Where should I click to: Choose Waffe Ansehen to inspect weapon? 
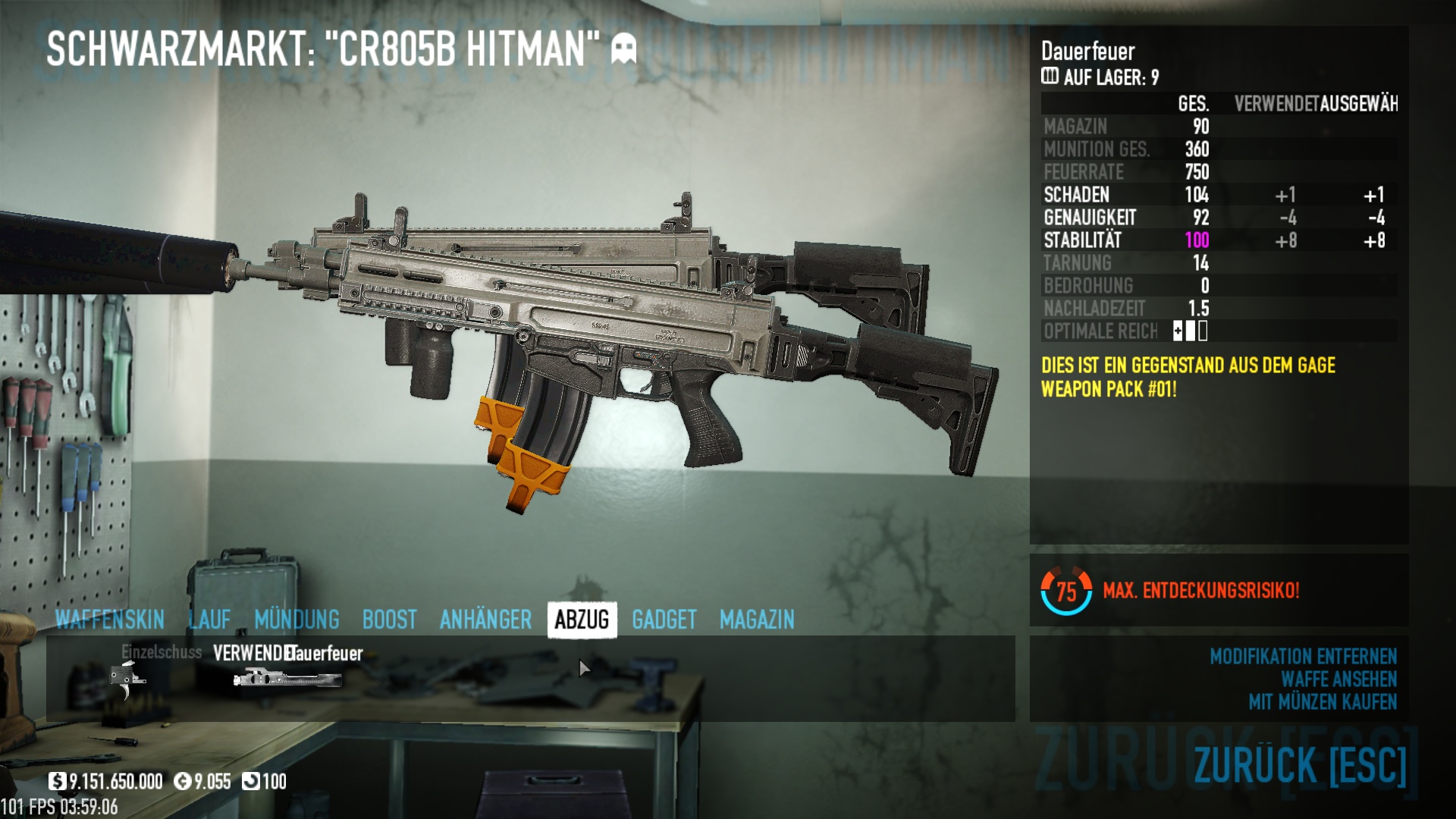[1338, 679]
